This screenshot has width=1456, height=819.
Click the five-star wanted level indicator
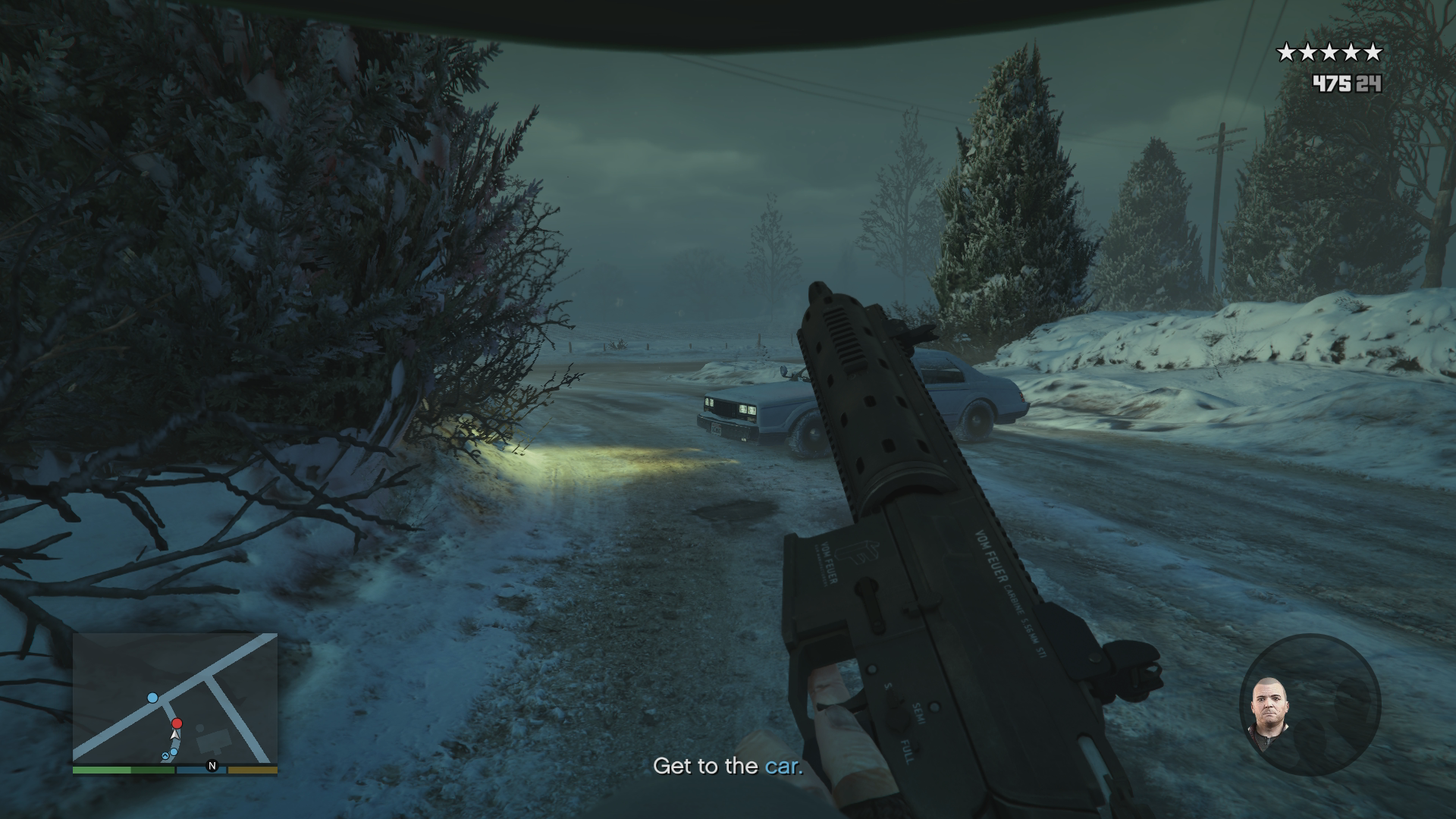click(1329, 53)
